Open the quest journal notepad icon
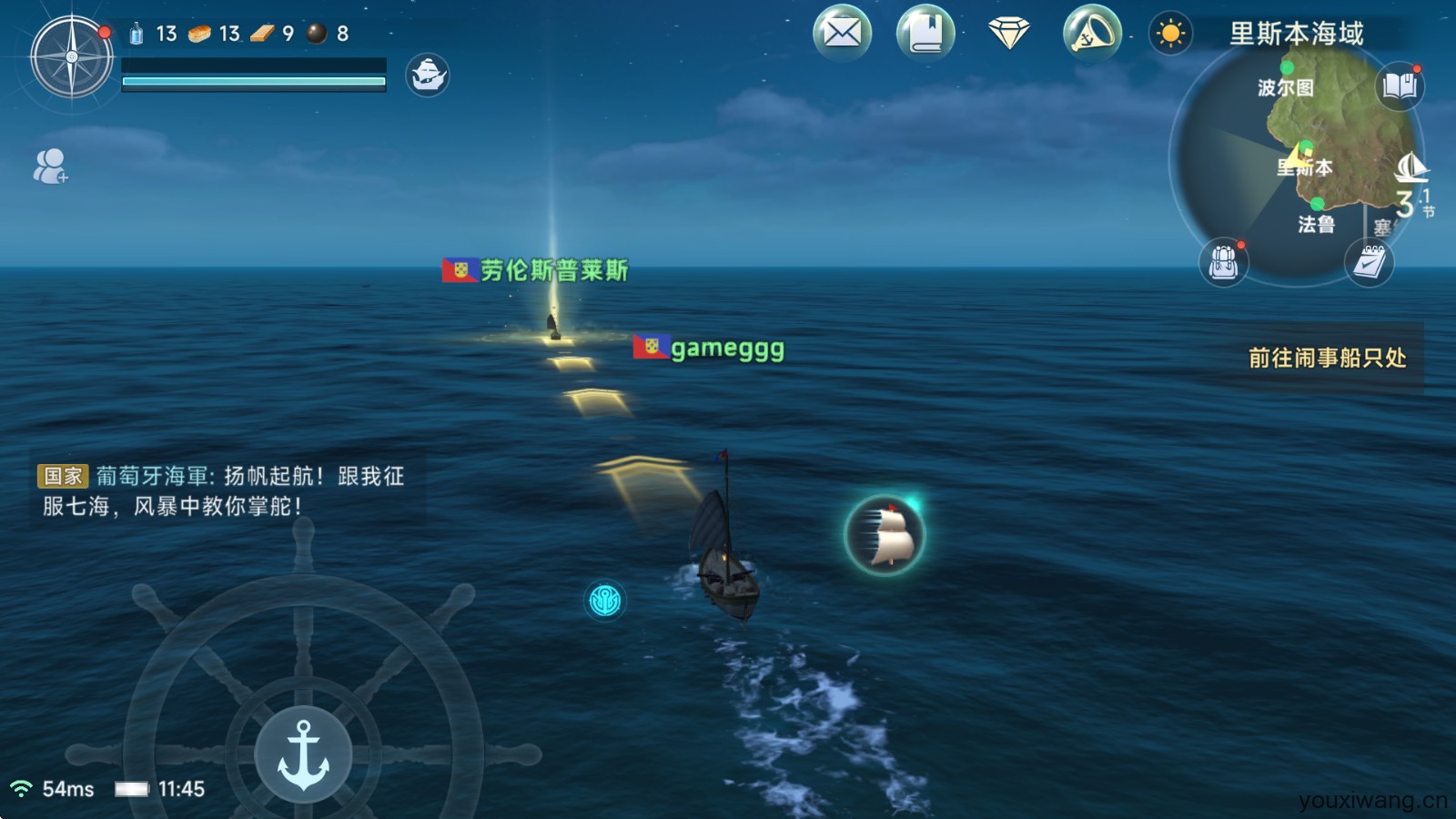1456x819 pixels. (1369, 263)
